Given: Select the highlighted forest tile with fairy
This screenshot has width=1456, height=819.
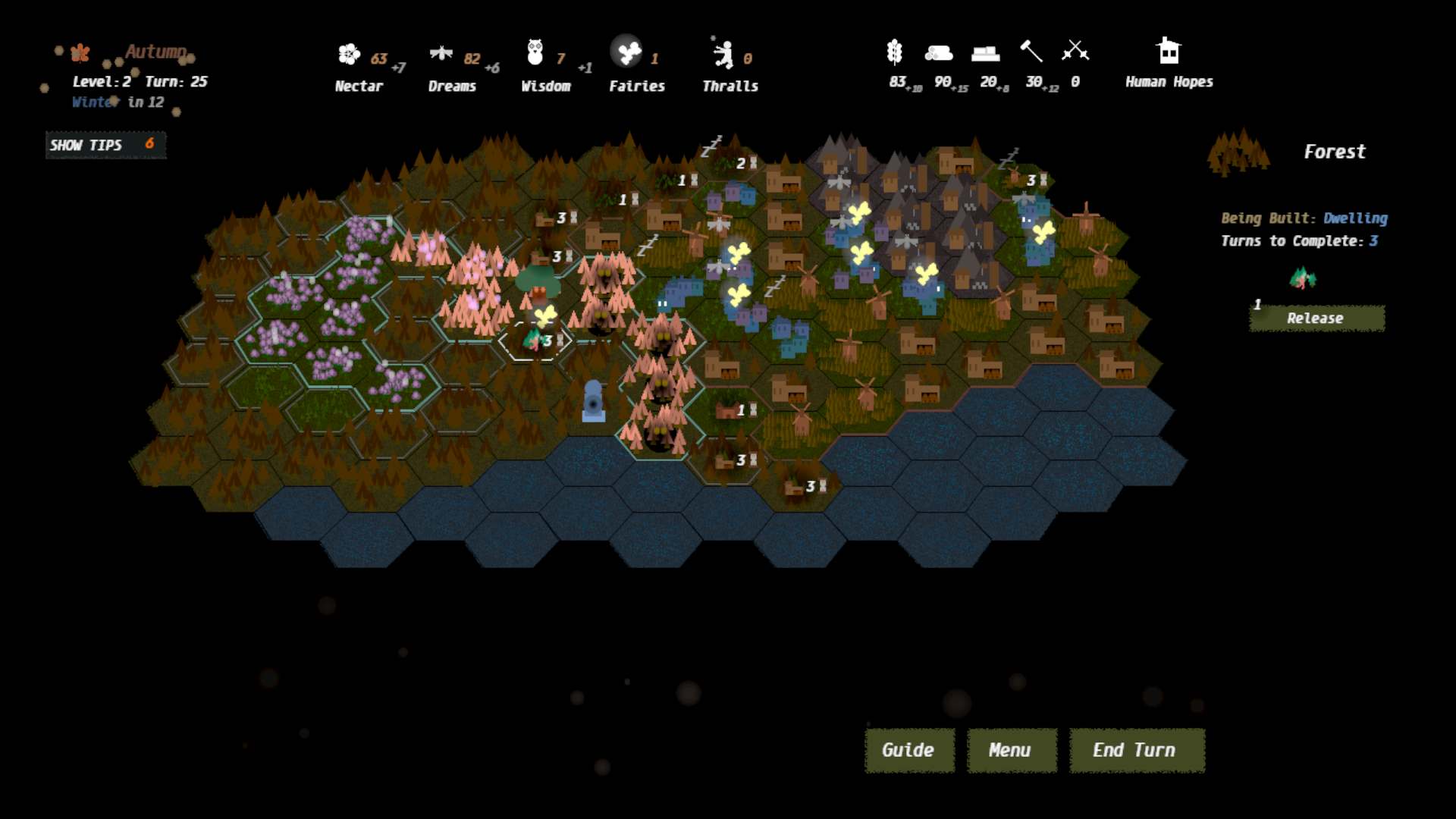Looking at the screenshot, I should pyautogui.click(x=535, y=338).
